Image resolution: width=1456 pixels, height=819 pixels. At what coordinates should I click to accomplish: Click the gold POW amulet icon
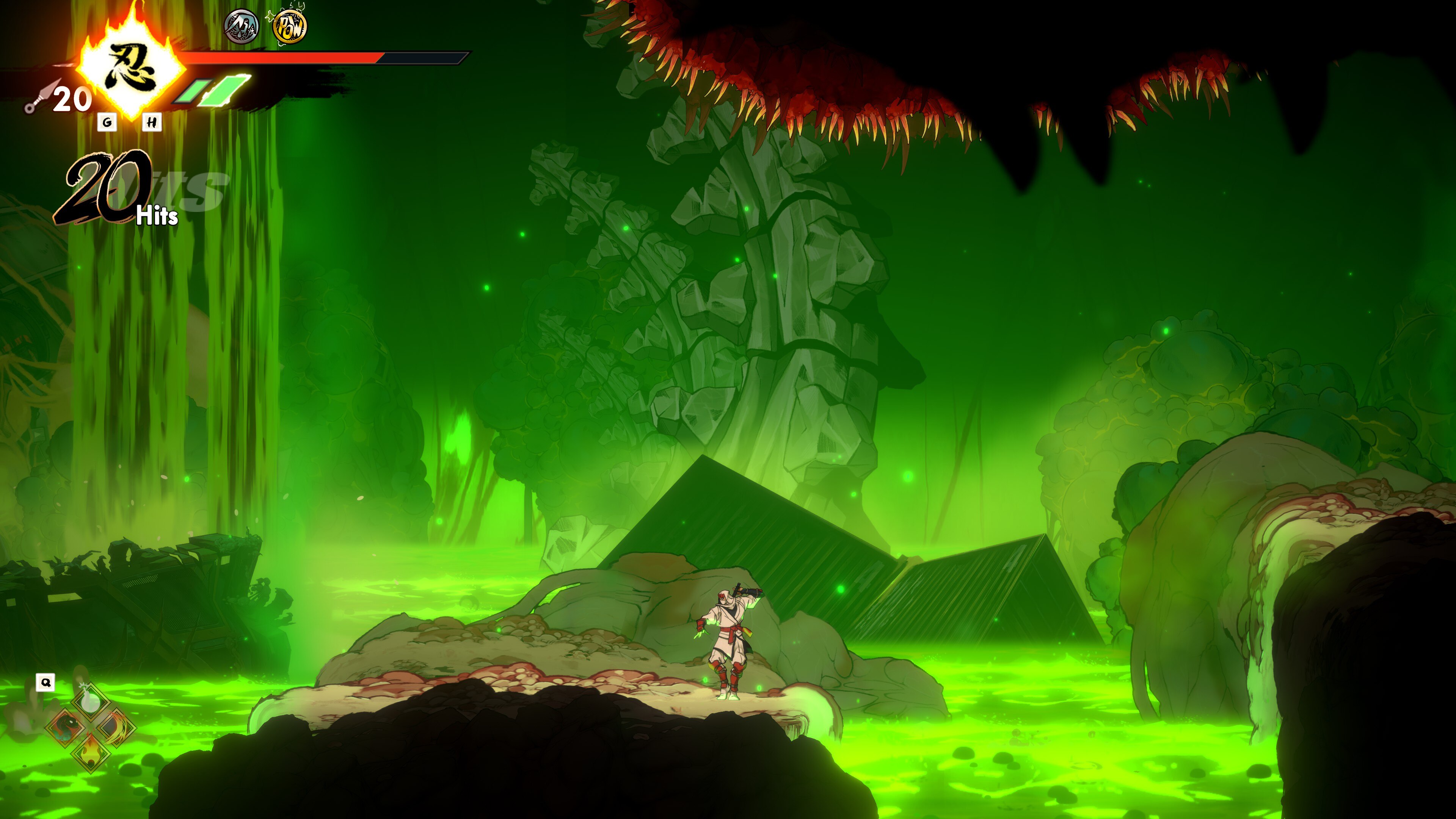tap(289, 27)
